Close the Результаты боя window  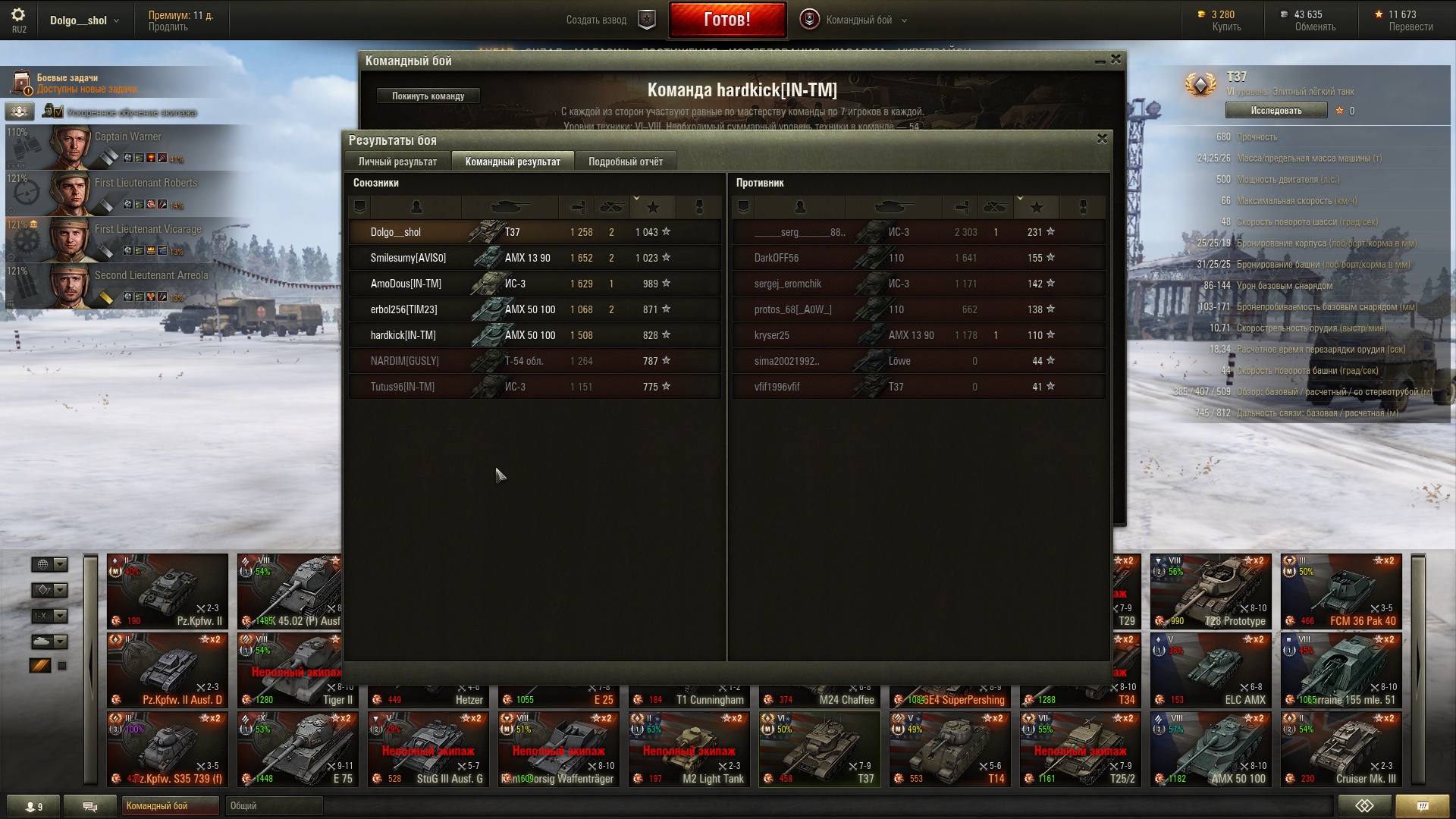coord(1102,139)
